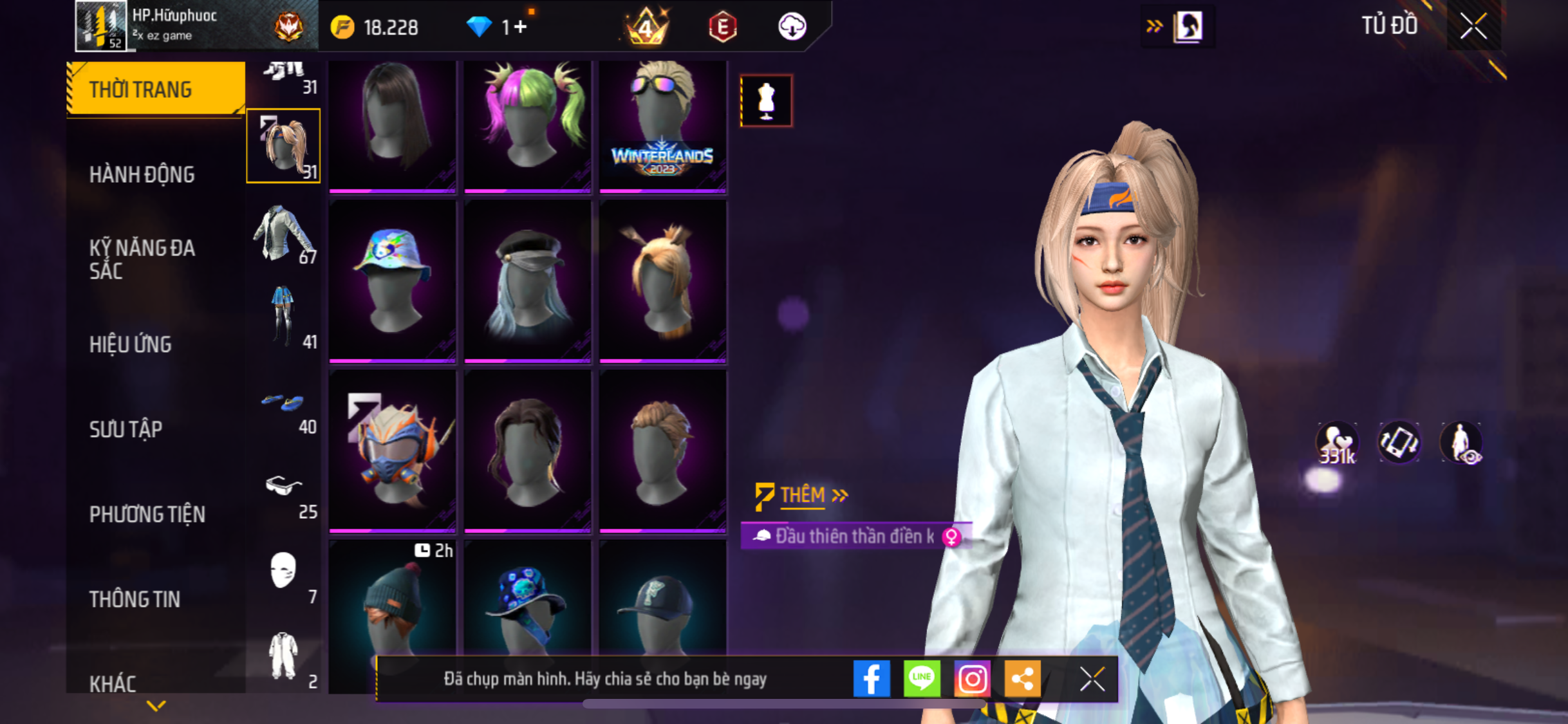
Task: Switch to the HÀNH ĐỘNG tab
Action: [x=142, y=174]
